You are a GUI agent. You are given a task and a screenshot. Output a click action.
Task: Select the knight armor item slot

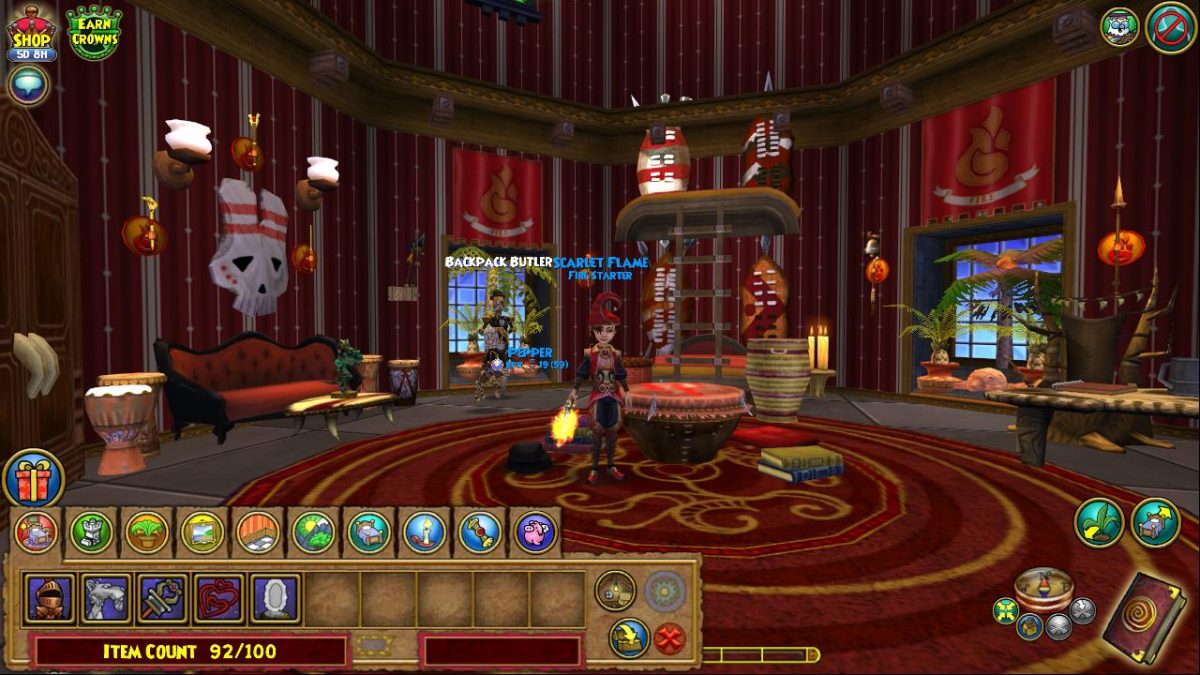(x=50, y=598)
